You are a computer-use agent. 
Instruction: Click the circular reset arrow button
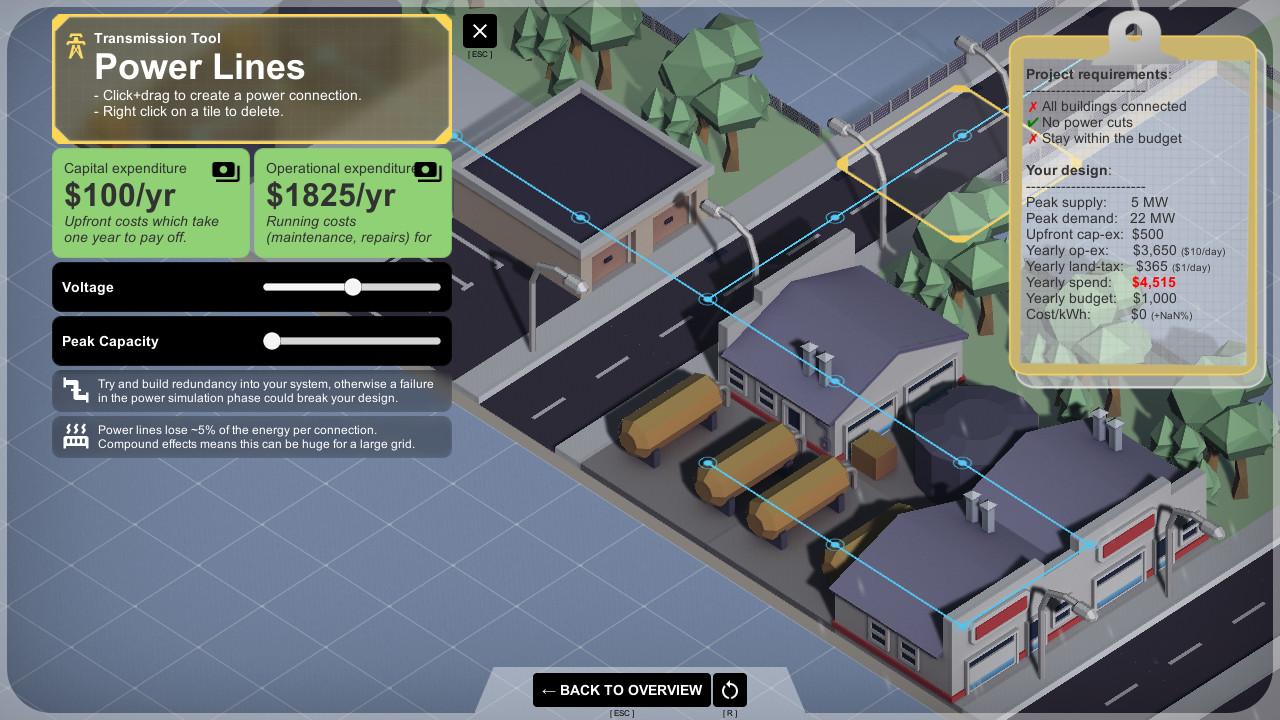730,690
